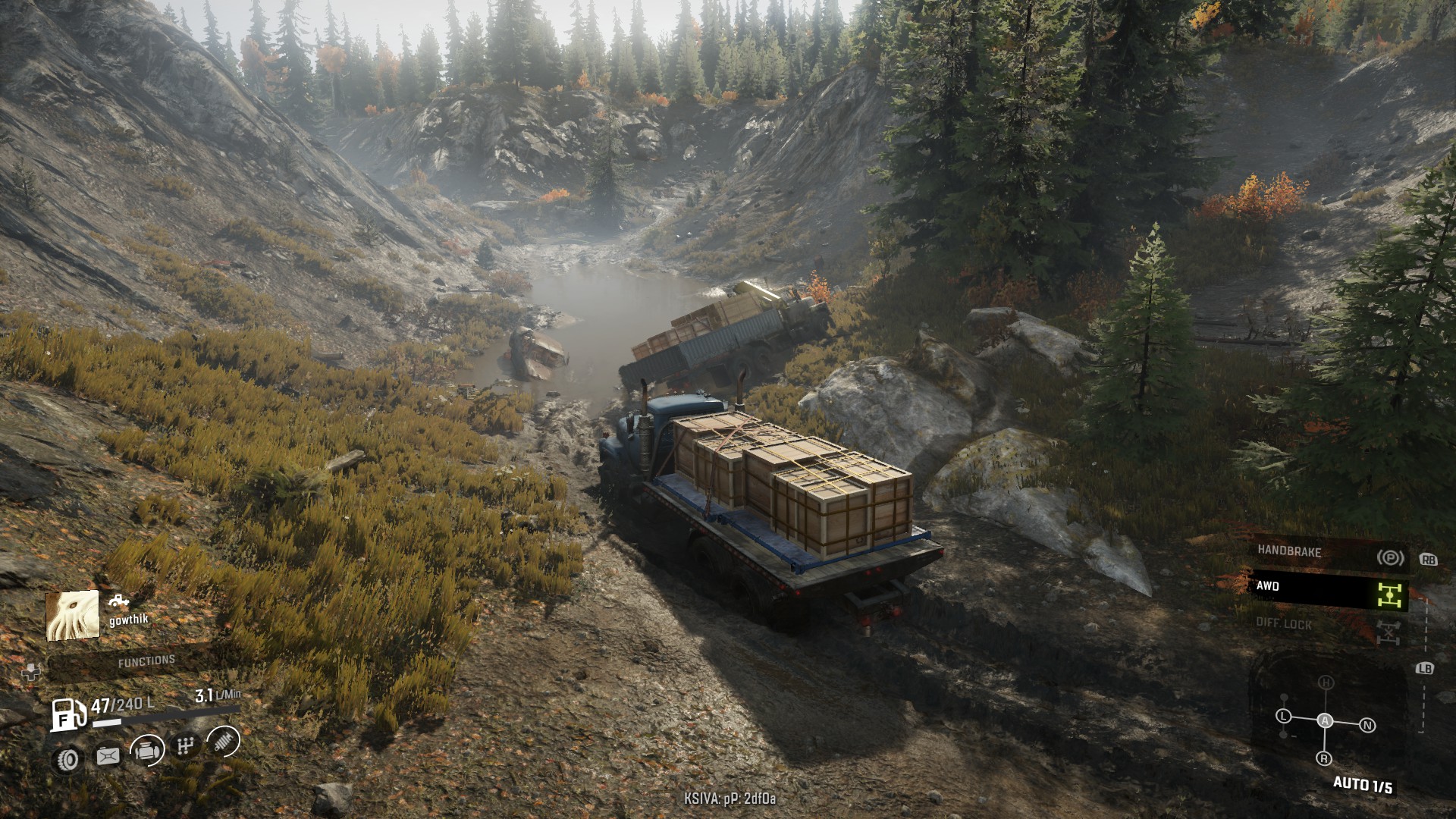The image size is (1456, 819).
Task: Check the engine damage icon
Action: 147,751
